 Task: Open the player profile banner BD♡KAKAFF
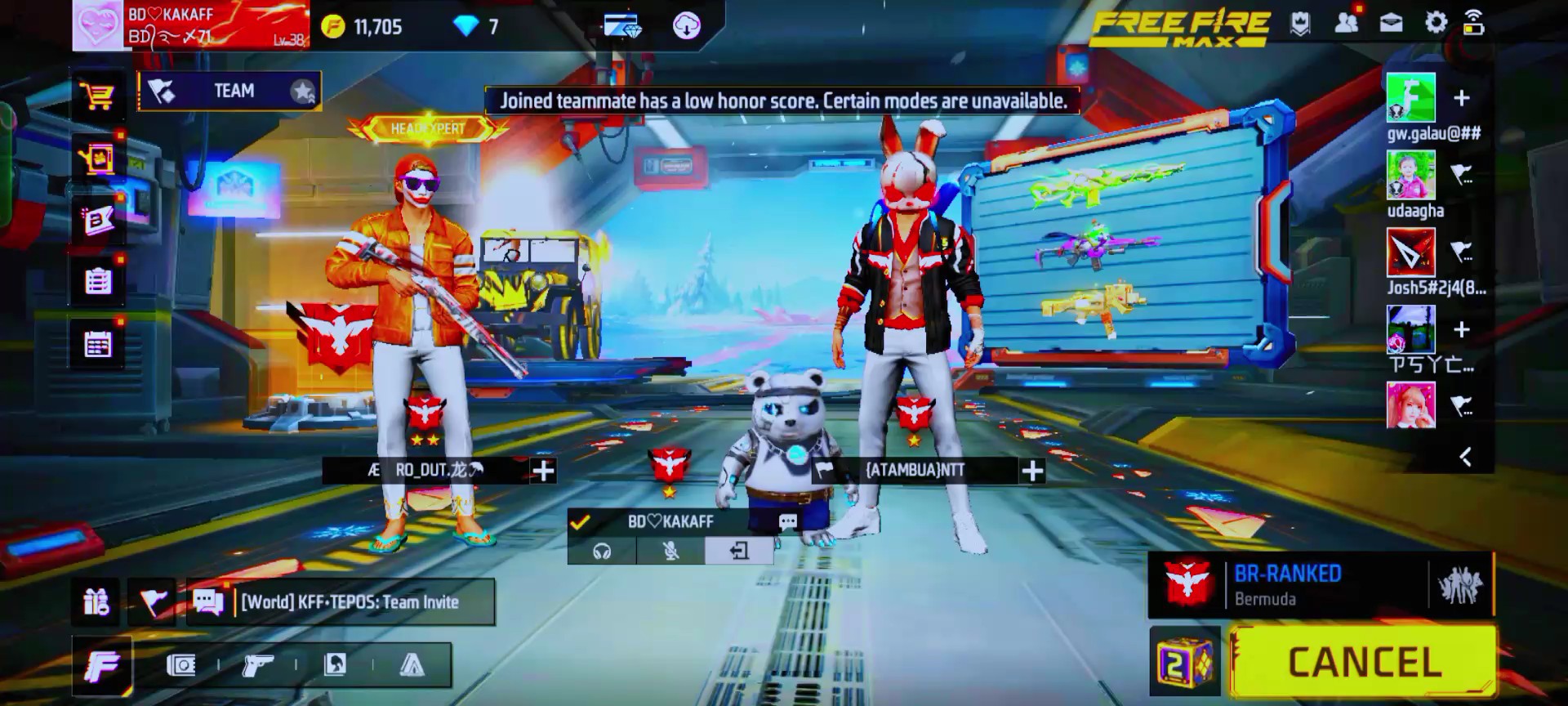tap(192, 25)
